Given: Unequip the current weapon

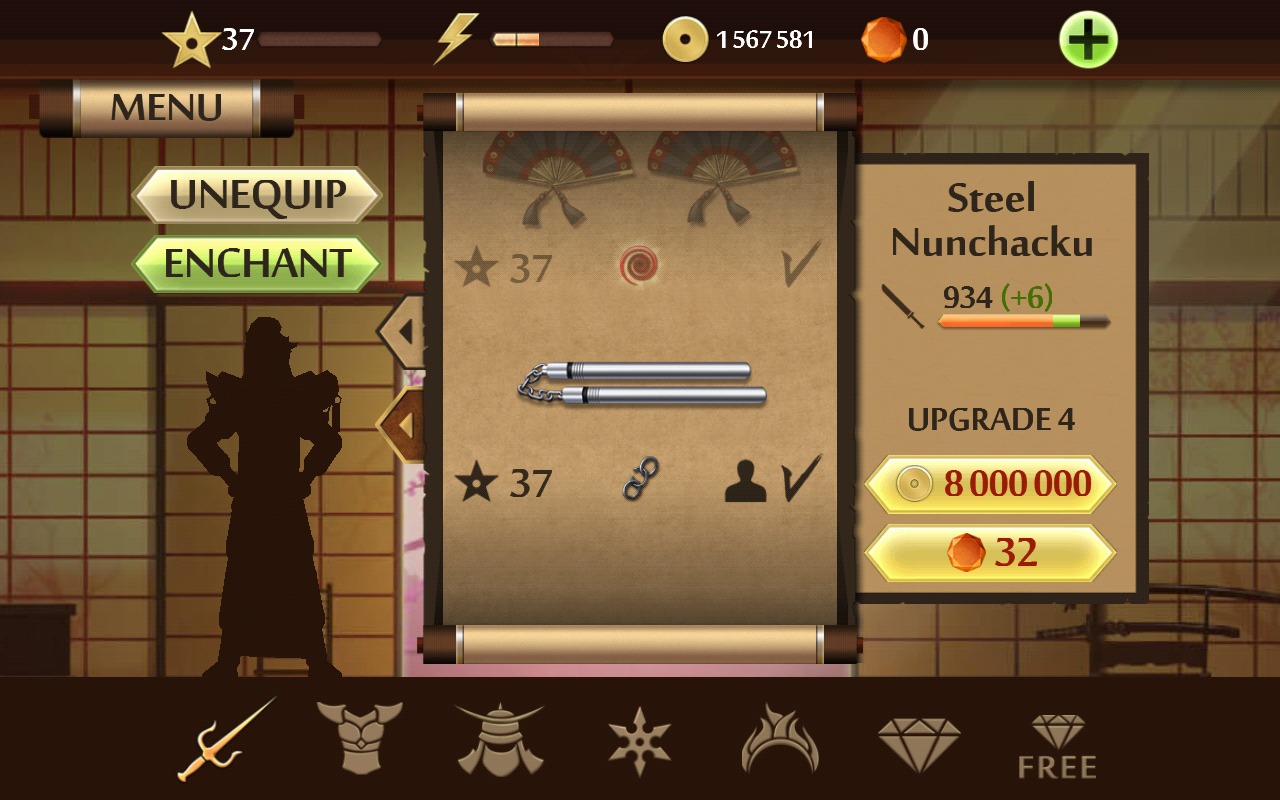Looking at the screenshot, I should point(257,194).
